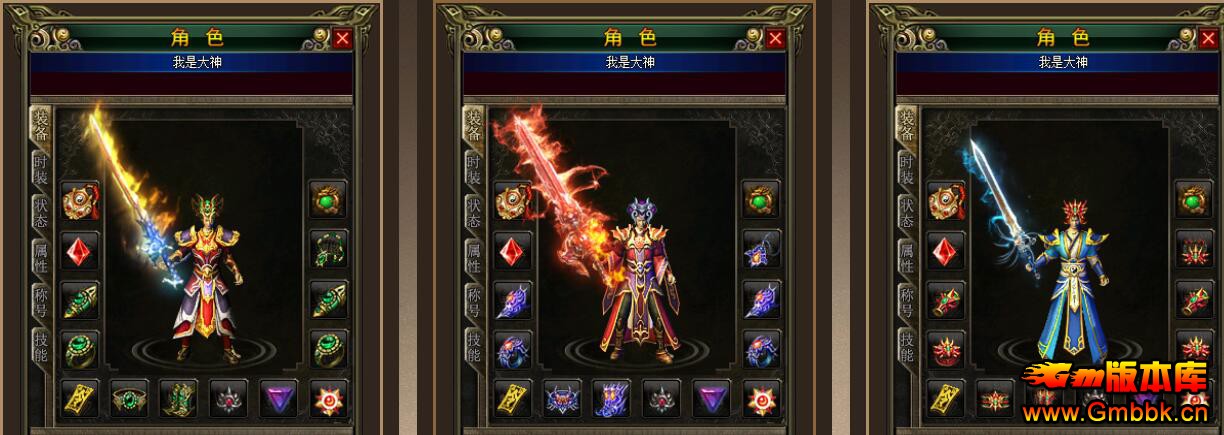Close the panel with the red flame sword
1224x435 pixels.
tap(775, 39)
